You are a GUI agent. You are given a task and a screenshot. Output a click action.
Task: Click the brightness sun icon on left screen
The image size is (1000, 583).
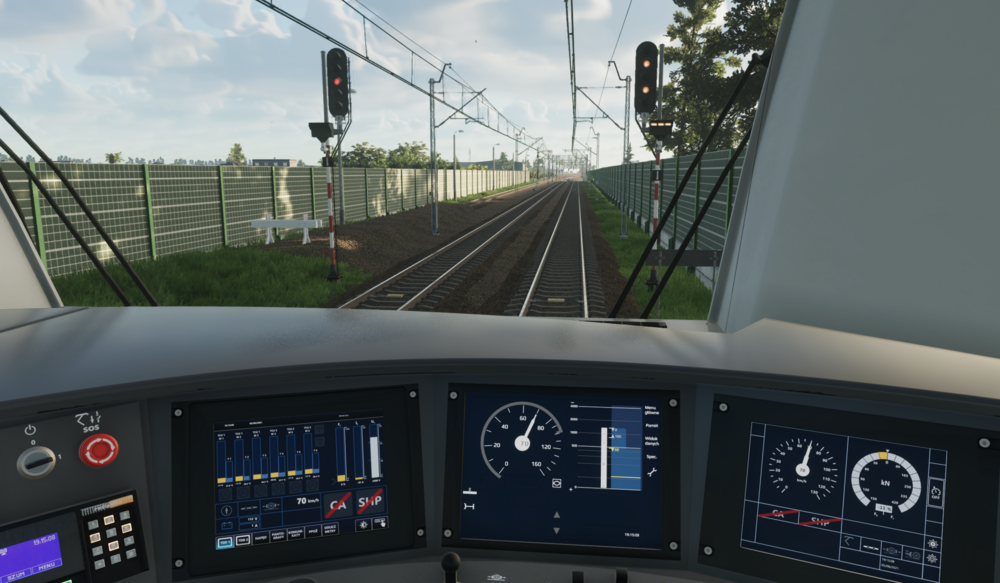click(x=362, y=524)
